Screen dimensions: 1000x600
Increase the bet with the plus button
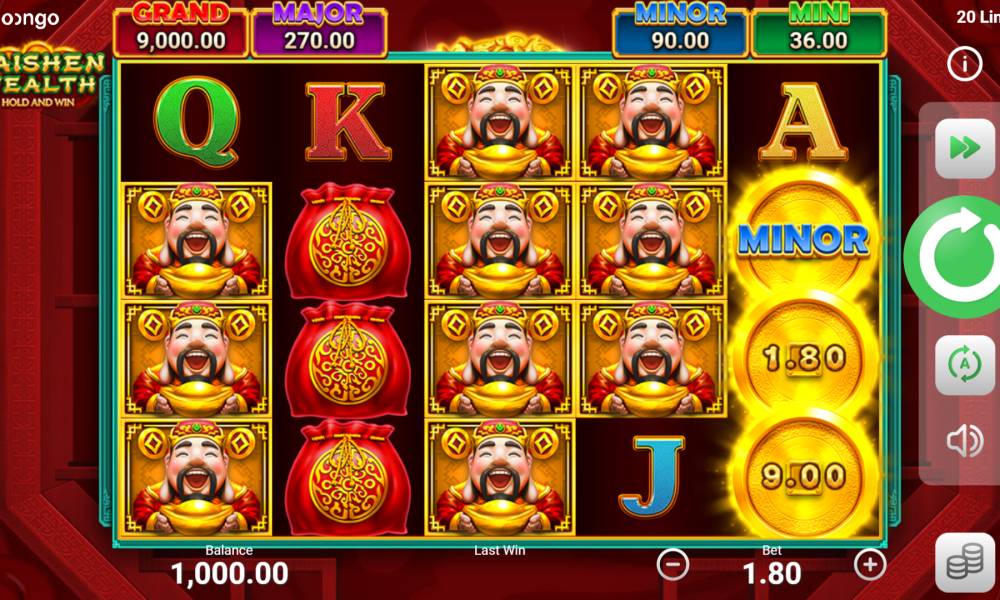click(870, 565)
